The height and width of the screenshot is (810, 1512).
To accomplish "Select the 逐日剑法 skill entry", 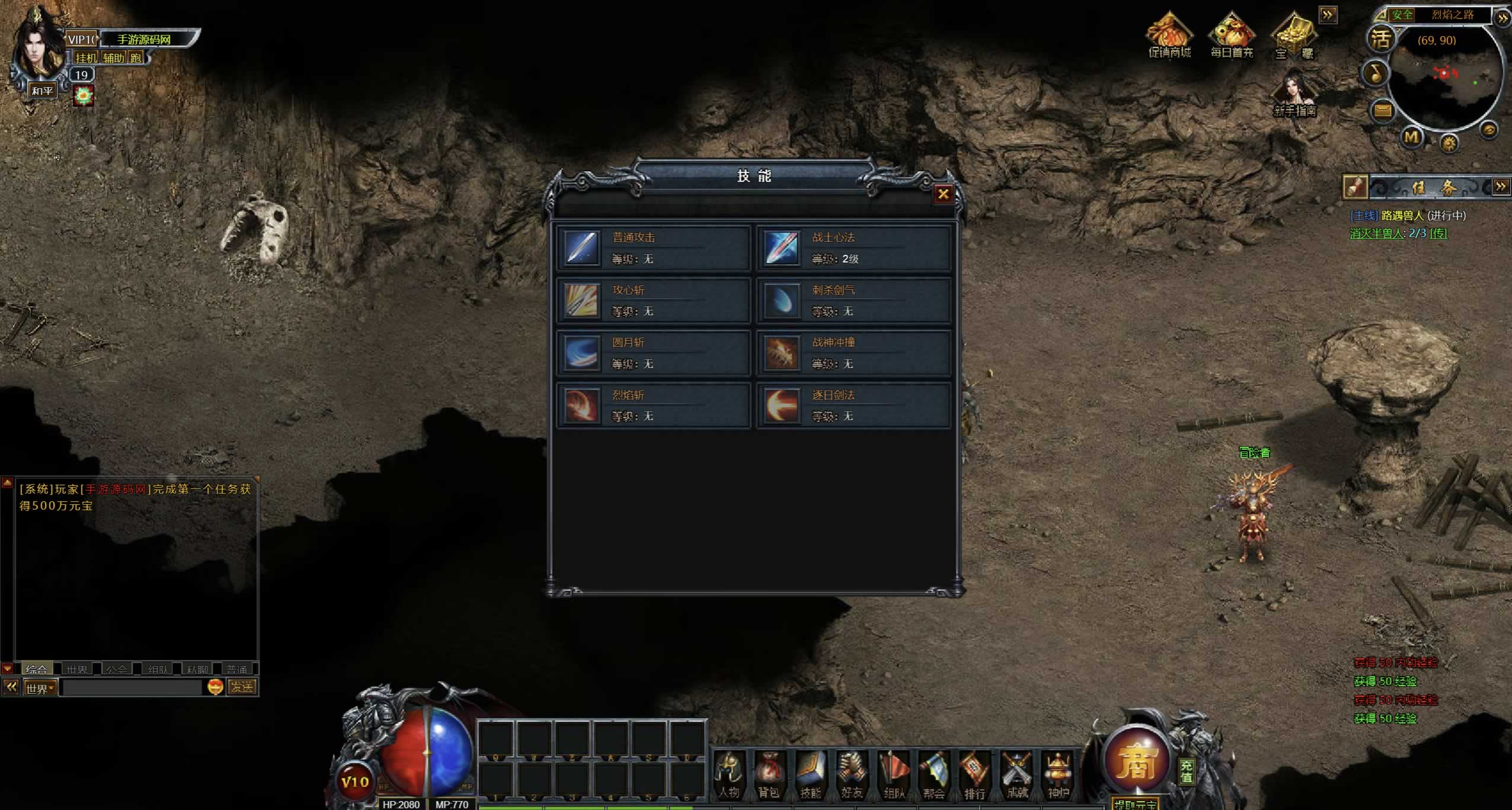I will 854,405.
